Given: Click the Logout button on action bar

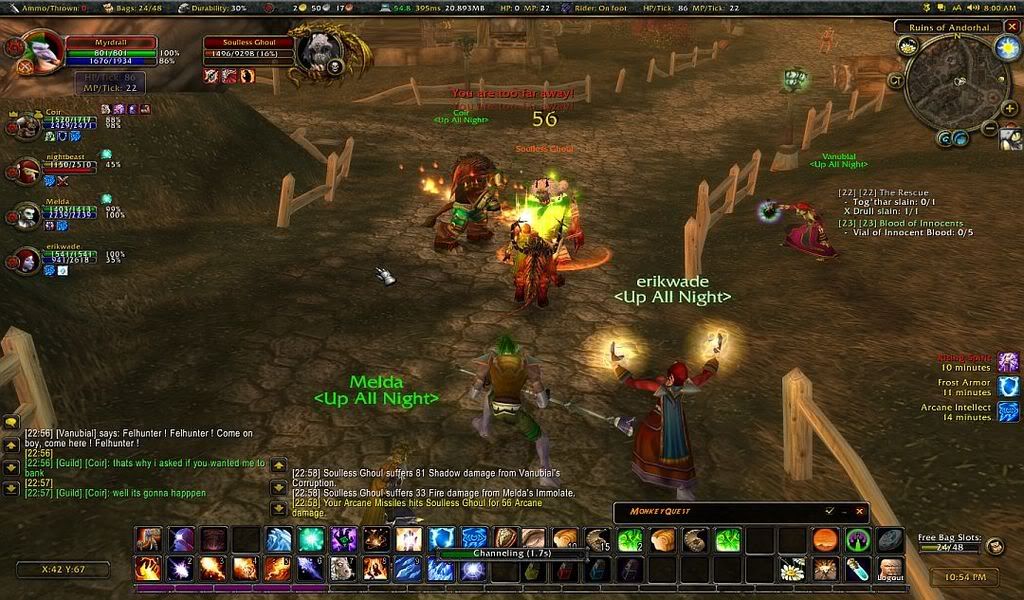Looking at the screenshot, I should point(889,570).
